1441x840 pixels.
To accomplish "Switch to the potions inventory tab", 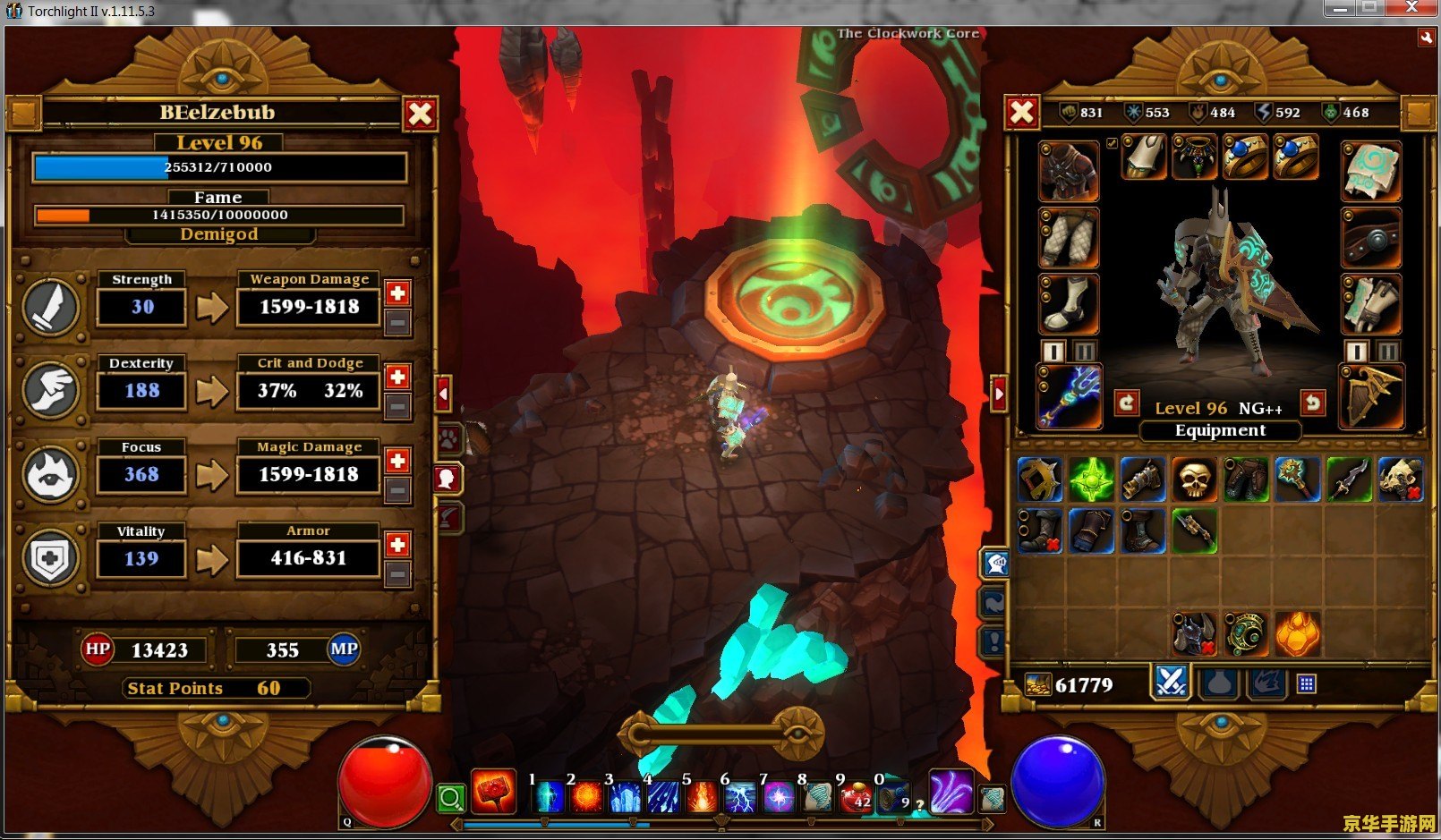I will pos(1219,684).
